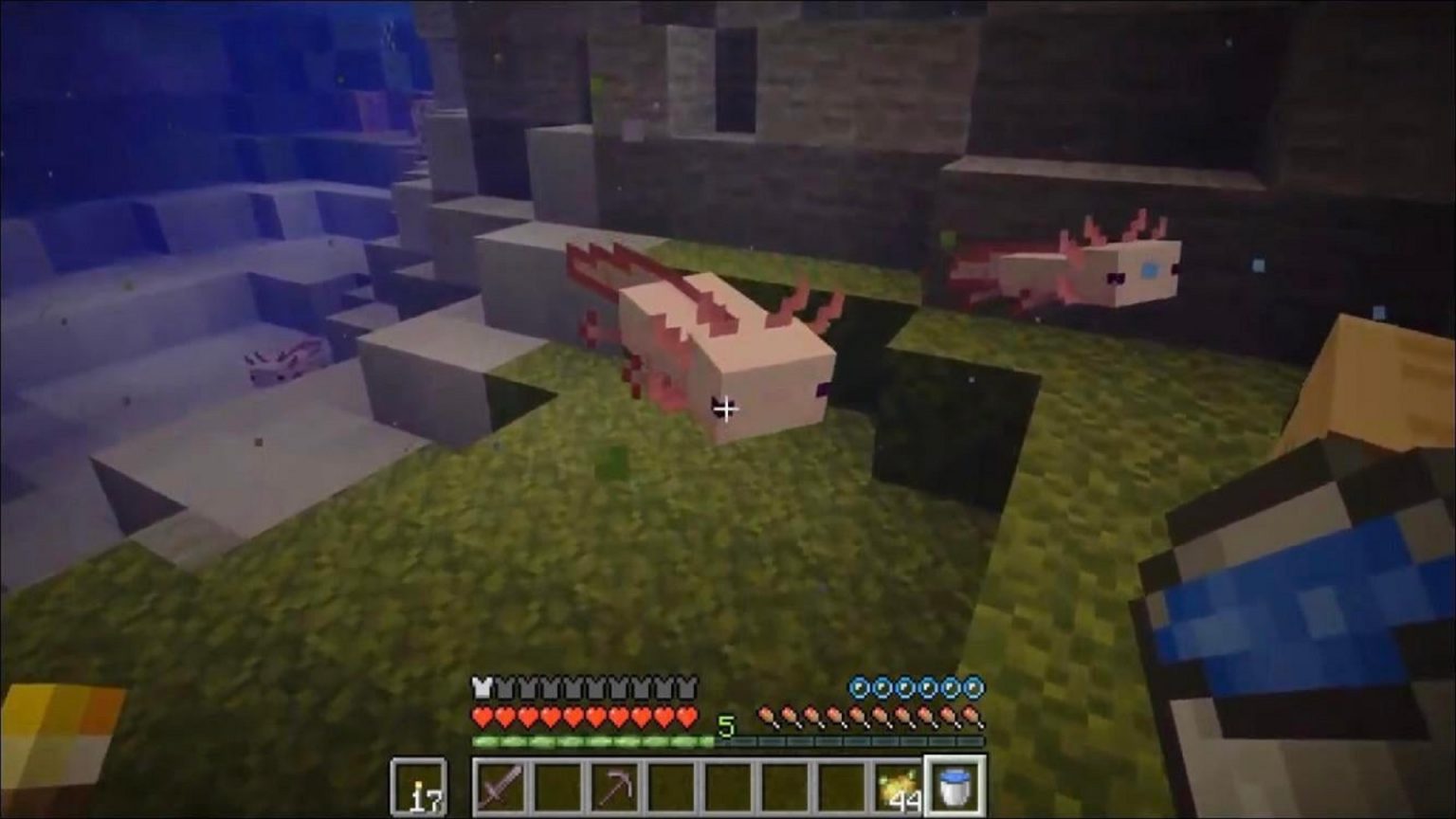Image resolution: width=1456 pixels, height=819 pixels.
Task: Select the sword in the hotbar
Action: (500, 785)
